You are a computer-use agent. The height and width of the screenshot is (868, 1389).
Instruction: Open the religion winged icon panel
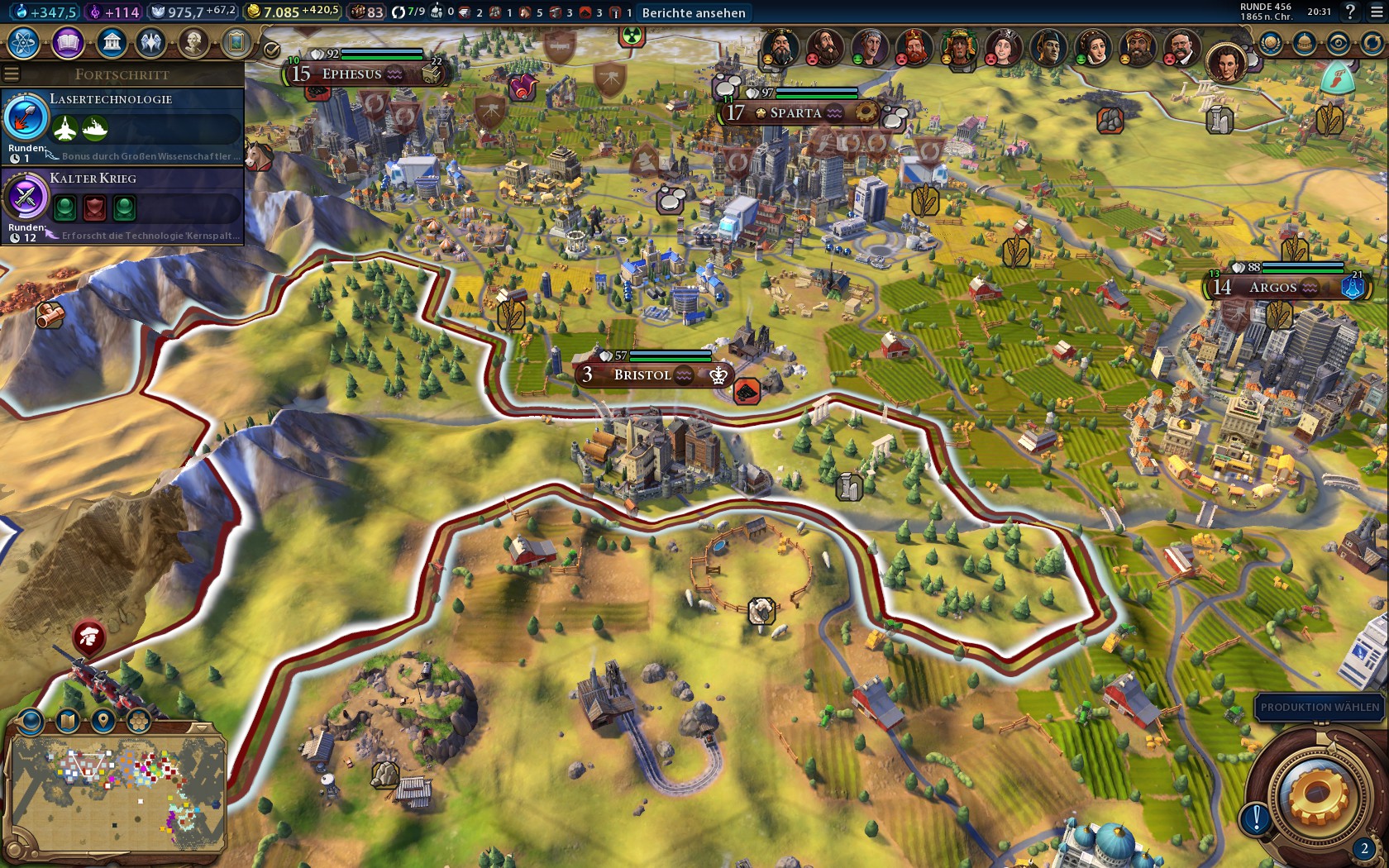(151, 43)
